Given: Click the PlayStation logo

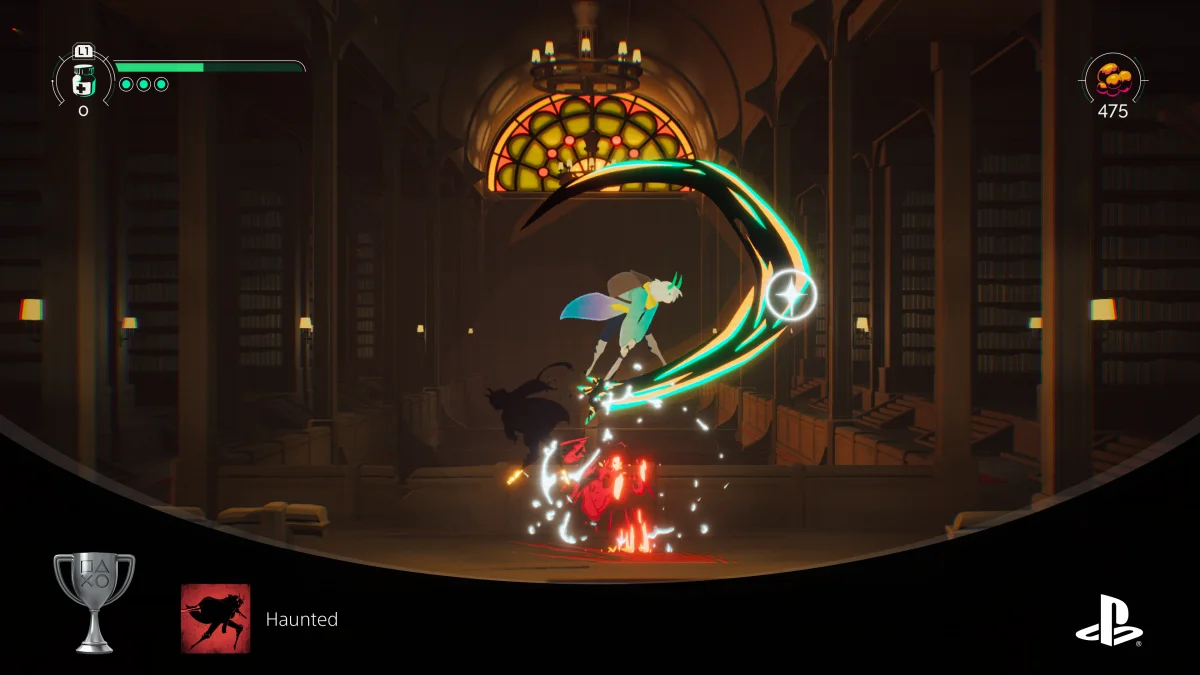Looking at the screenshot, I should pos(1109,620).
